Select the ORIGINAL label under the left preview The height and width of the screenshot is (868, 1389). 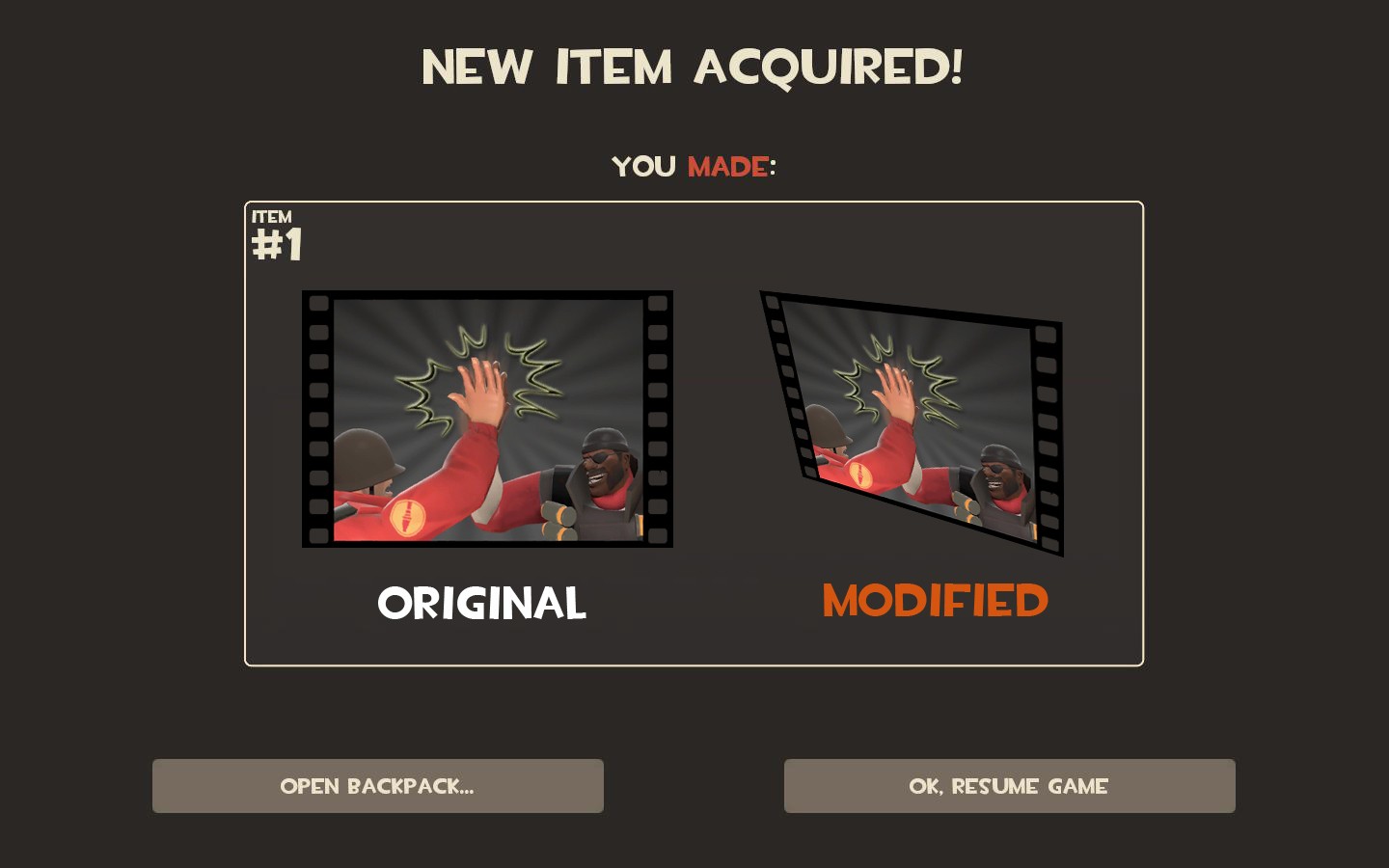click(482, 603)
